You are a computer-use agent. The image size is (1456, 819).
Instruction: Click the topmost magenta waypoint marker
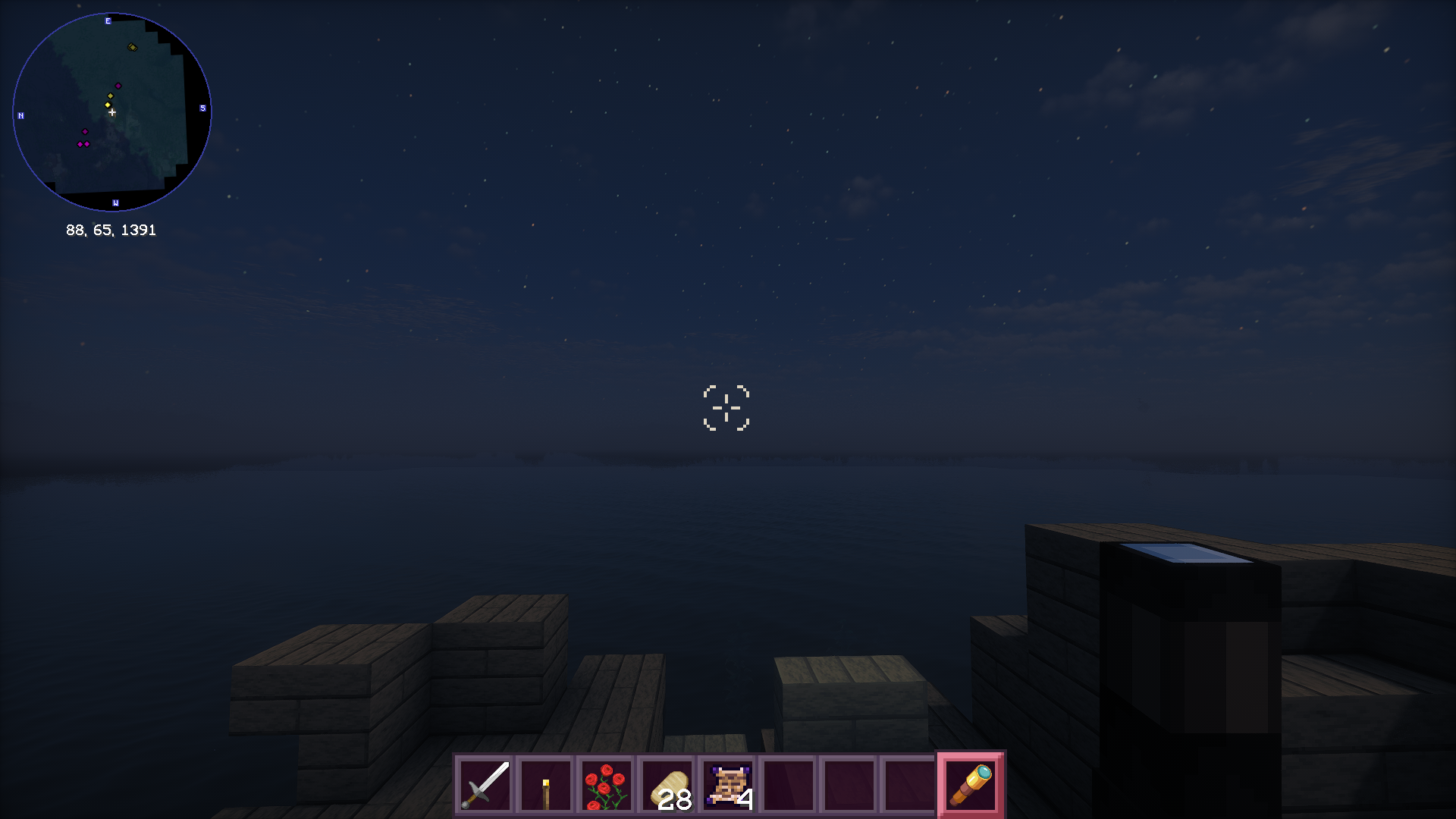118,86
